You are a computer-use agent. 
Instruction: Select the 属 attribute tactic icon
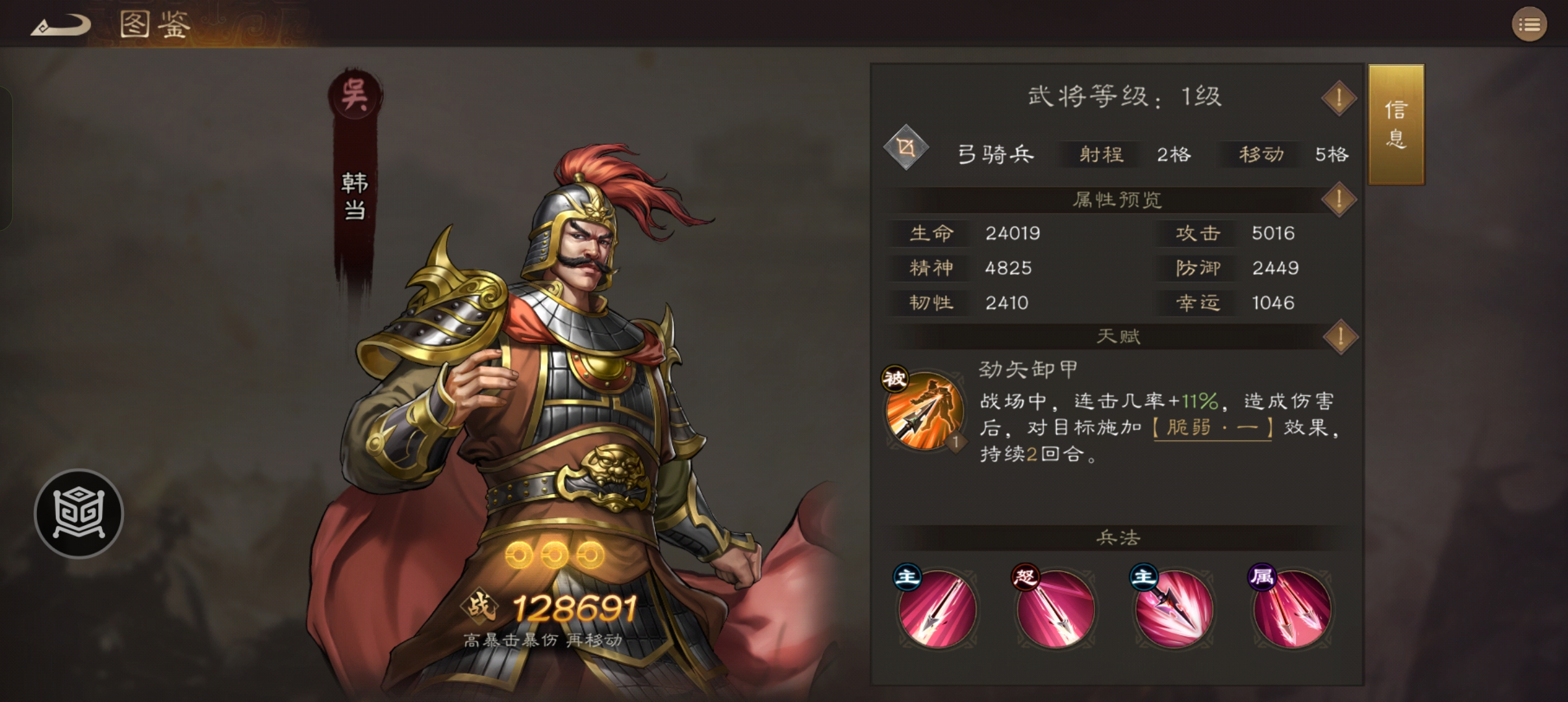point(1293,608)
